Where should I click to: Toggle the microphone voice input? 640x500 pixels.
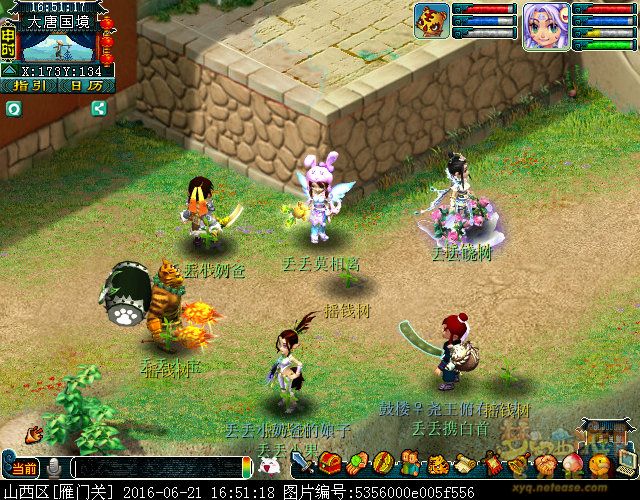click(53, 467)
